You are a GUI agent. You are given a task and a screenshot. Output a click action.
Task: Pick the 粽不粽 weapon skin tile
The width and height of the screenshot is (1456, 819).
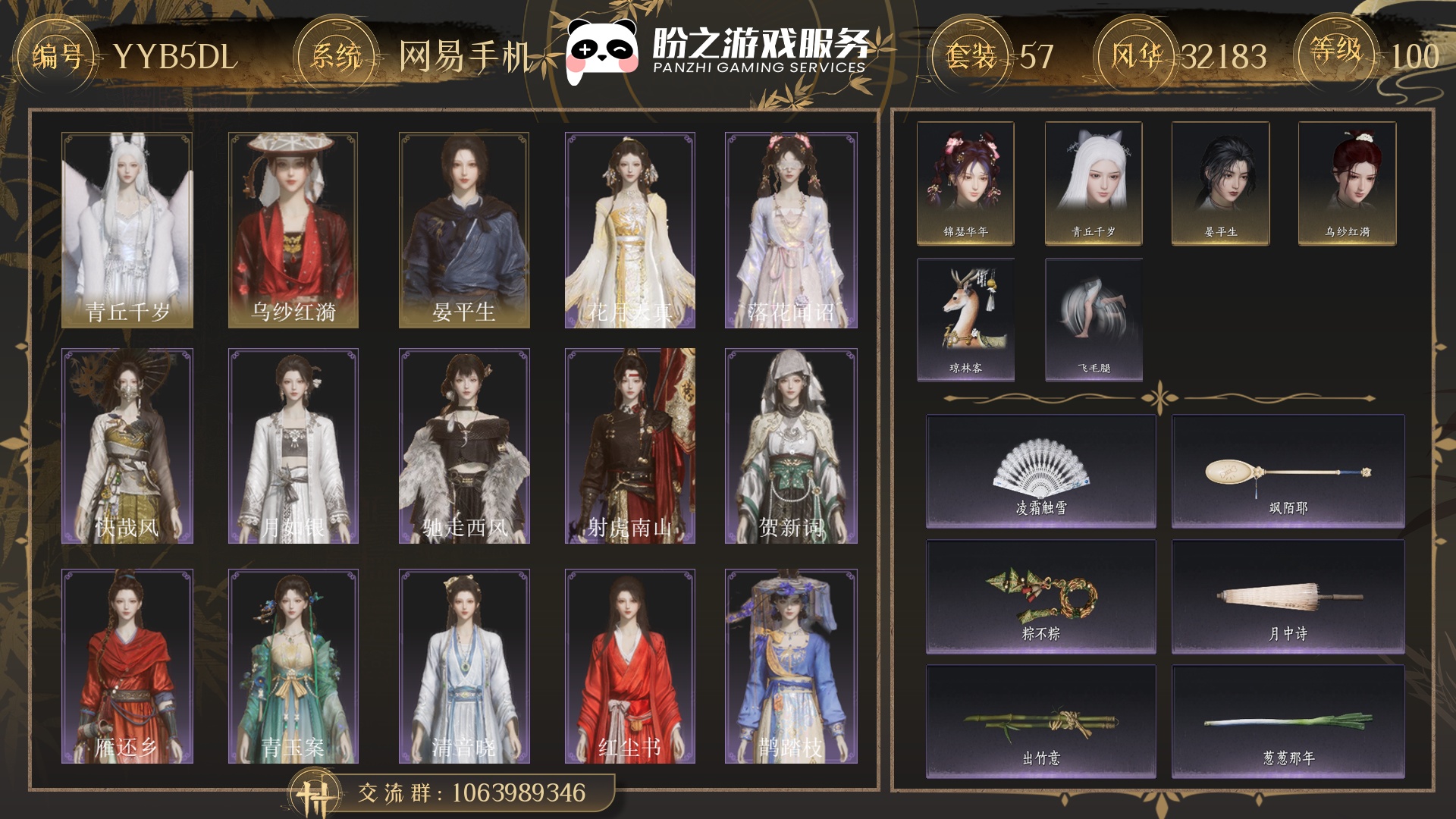coord(1041,597)
